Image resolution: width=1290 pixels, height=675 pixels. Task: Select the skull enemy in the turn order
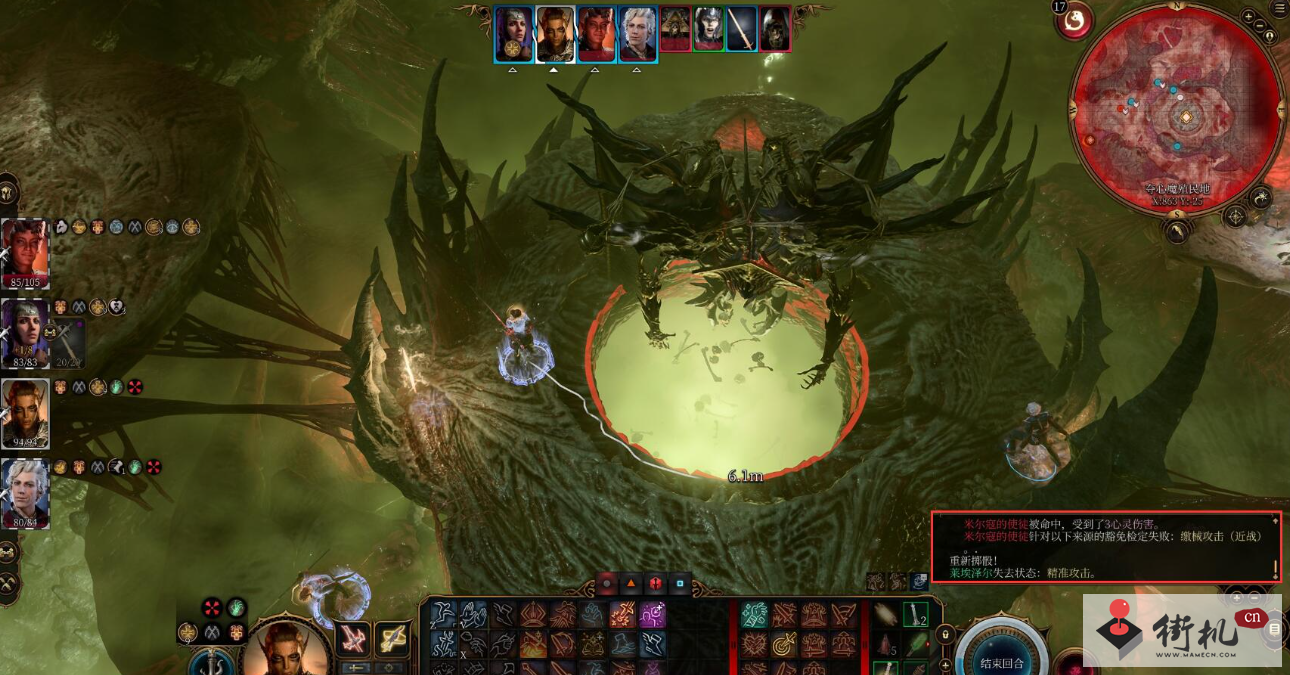(774, 29)
